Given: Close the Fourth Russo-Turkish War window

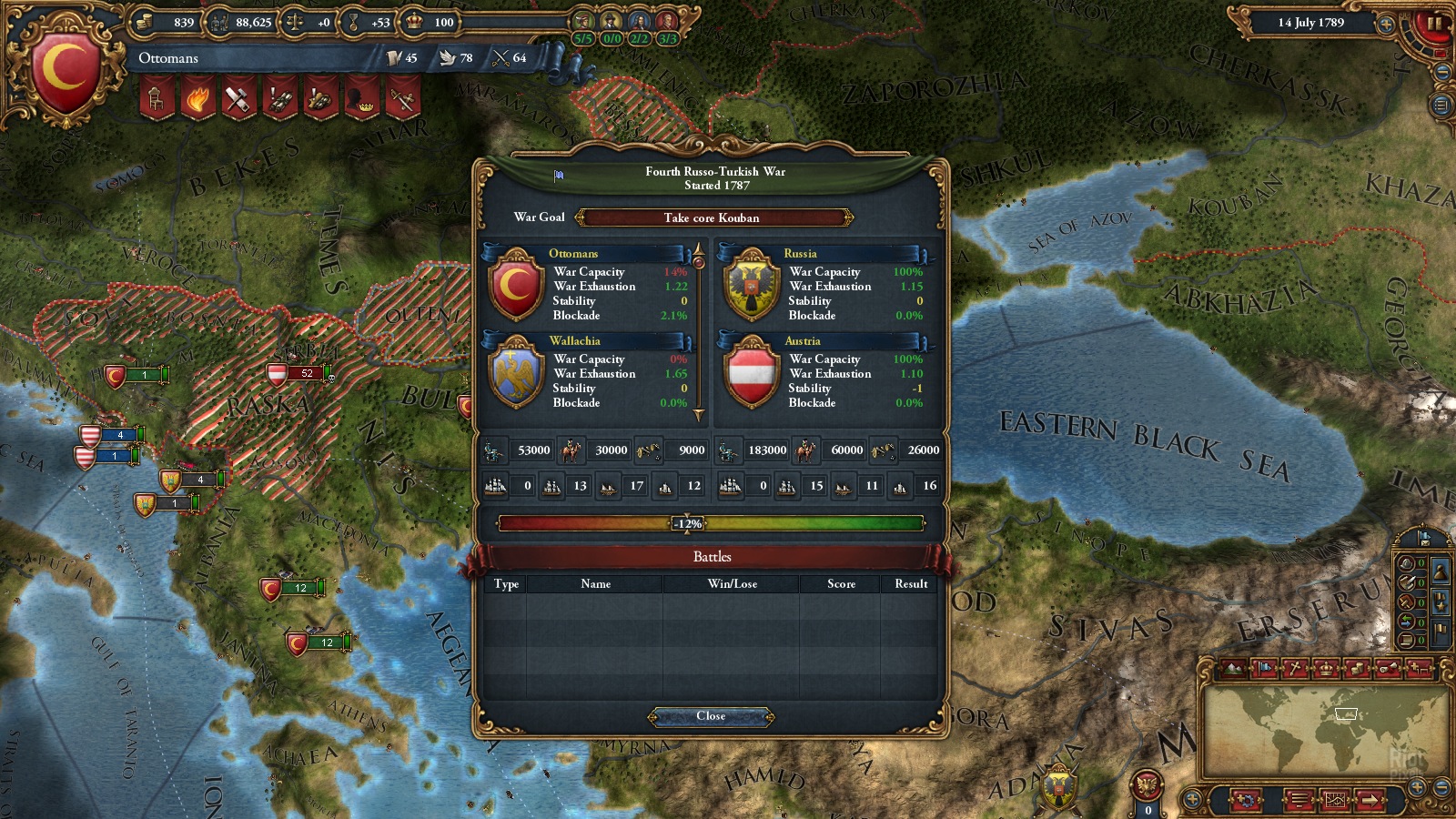Looking at the screenshot, I should [x=711, y=717].
